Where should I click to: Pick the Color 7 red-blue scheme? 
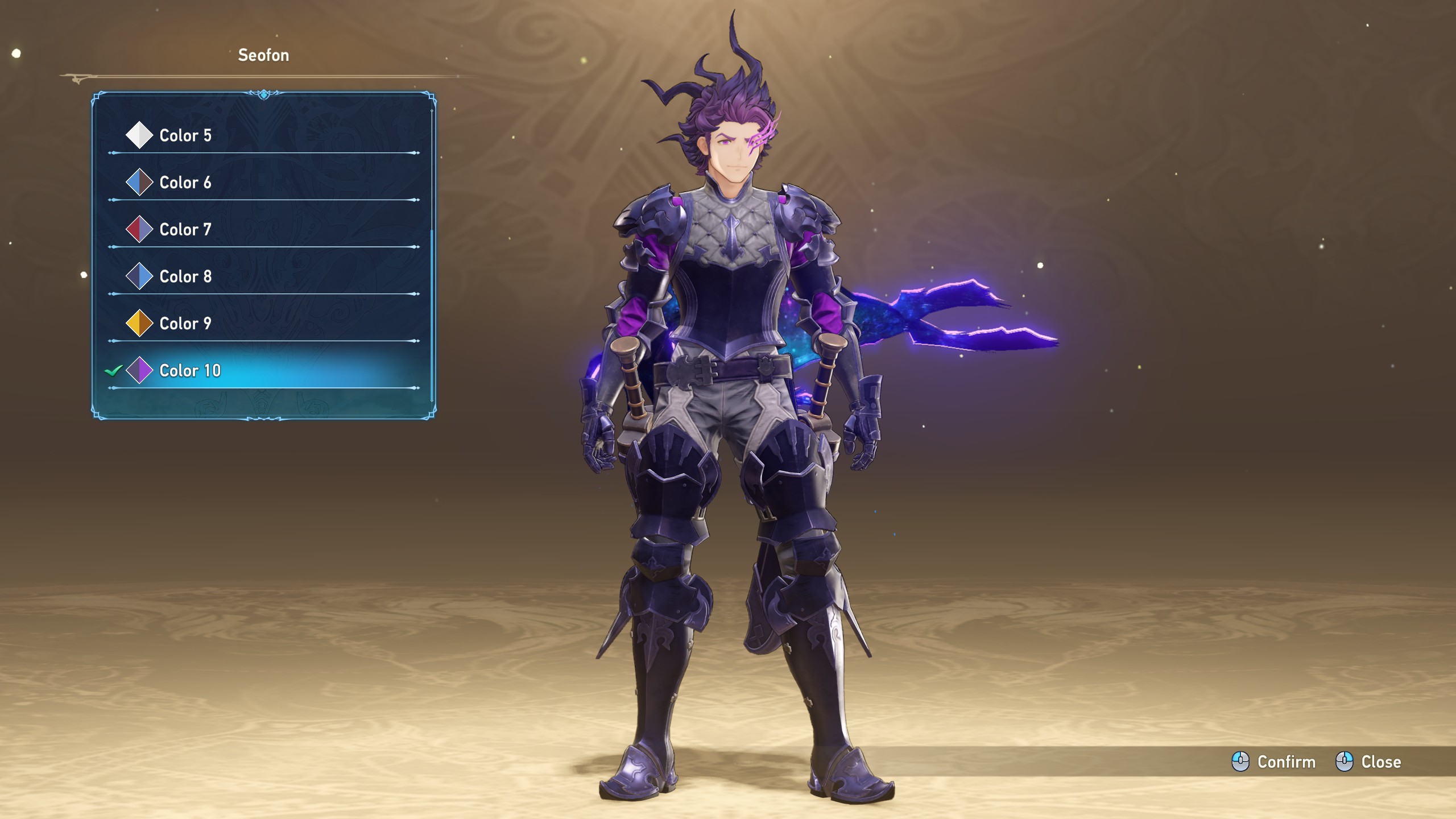coord(185,230)
